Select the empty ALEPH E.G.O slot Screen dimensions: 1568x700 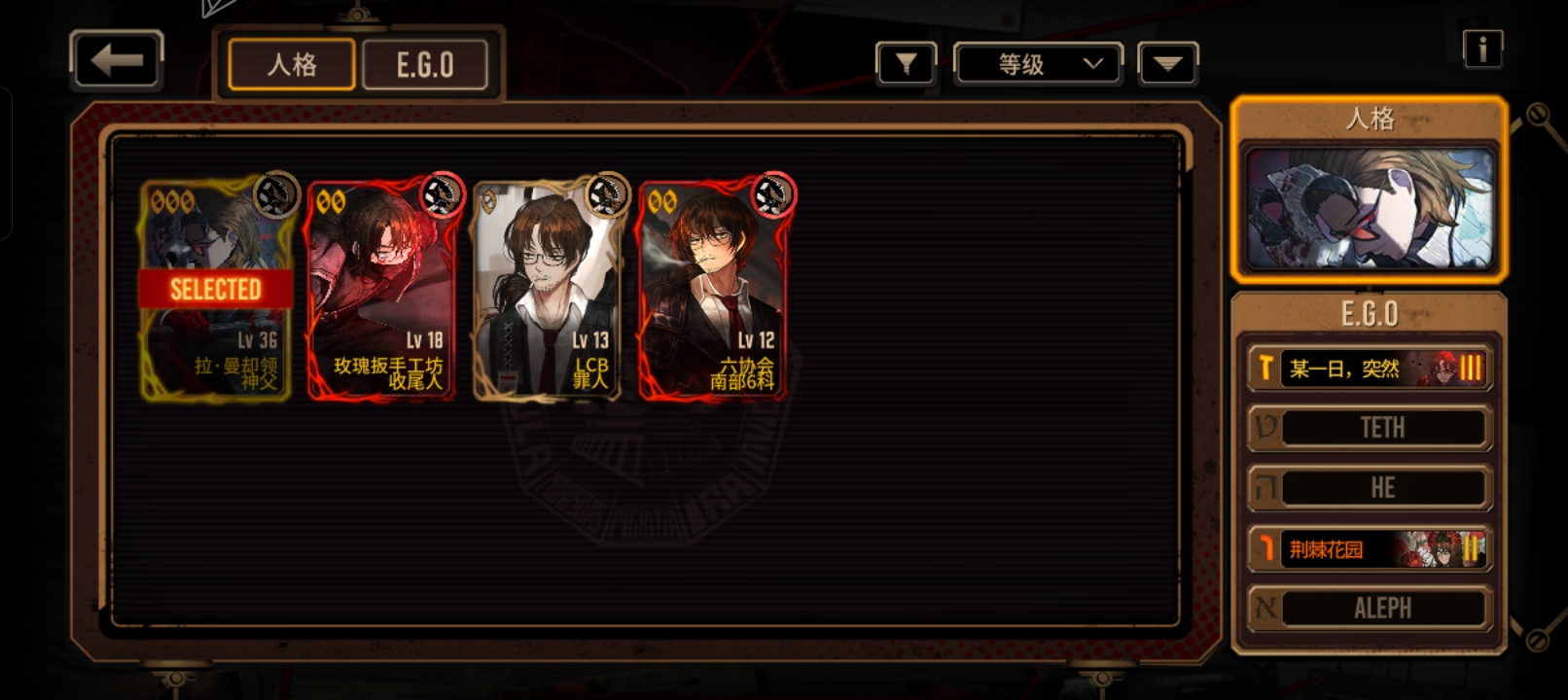pos(1370,609)
